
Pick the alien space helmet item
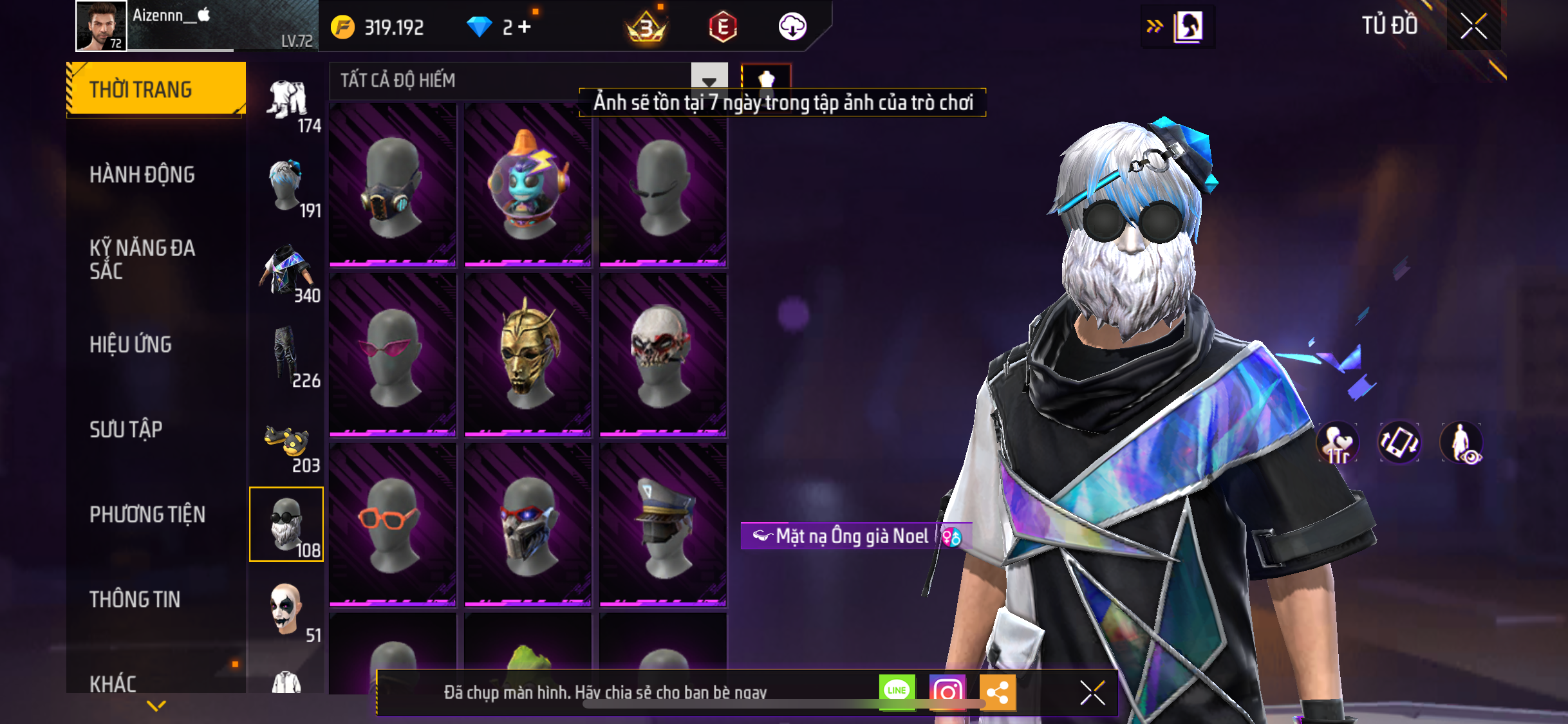point(528,184)
